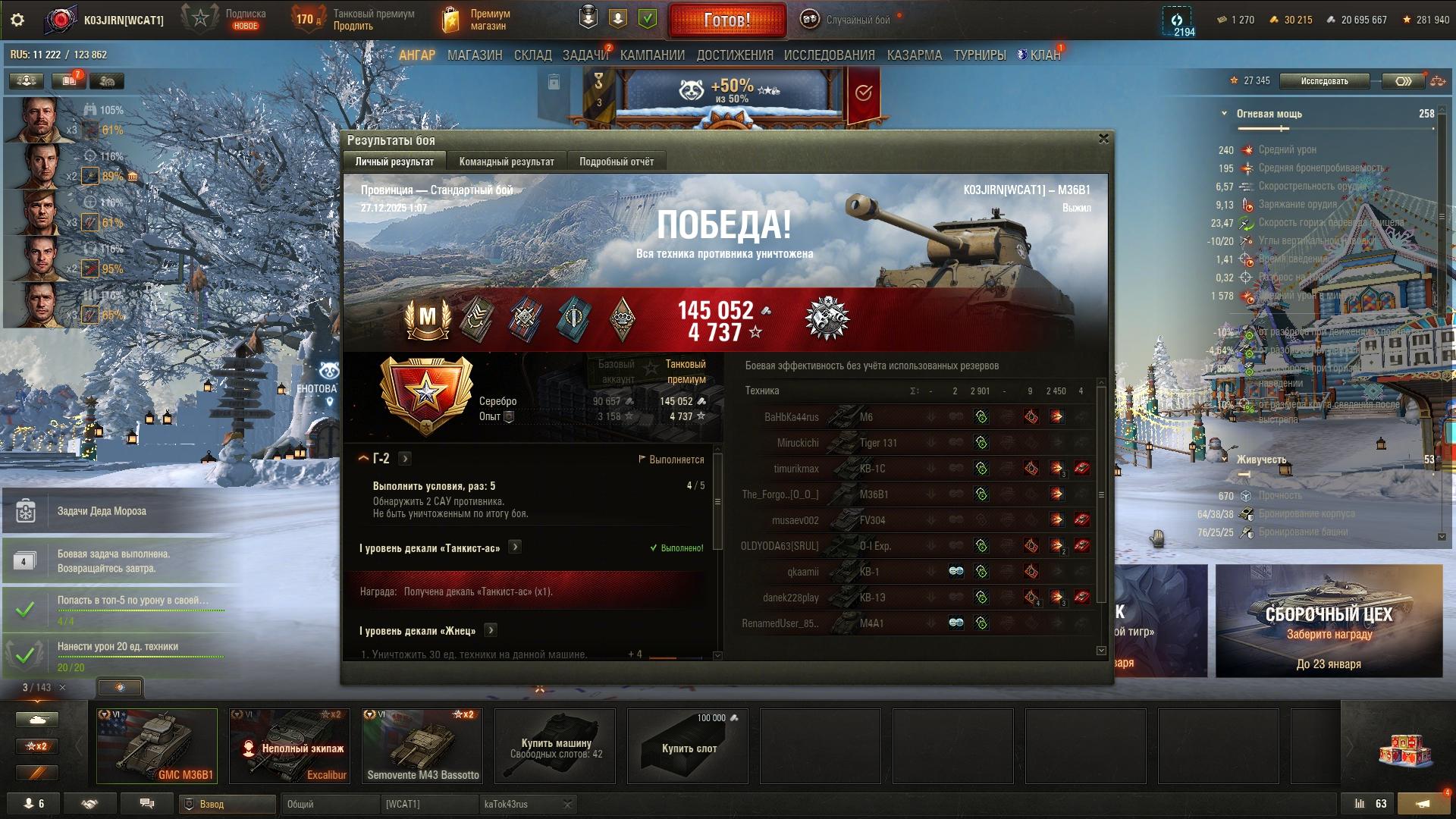Screen dimensions: 1456x819
Task: Expand the Г-2 mission details arrow
Action: coord(405,459)
